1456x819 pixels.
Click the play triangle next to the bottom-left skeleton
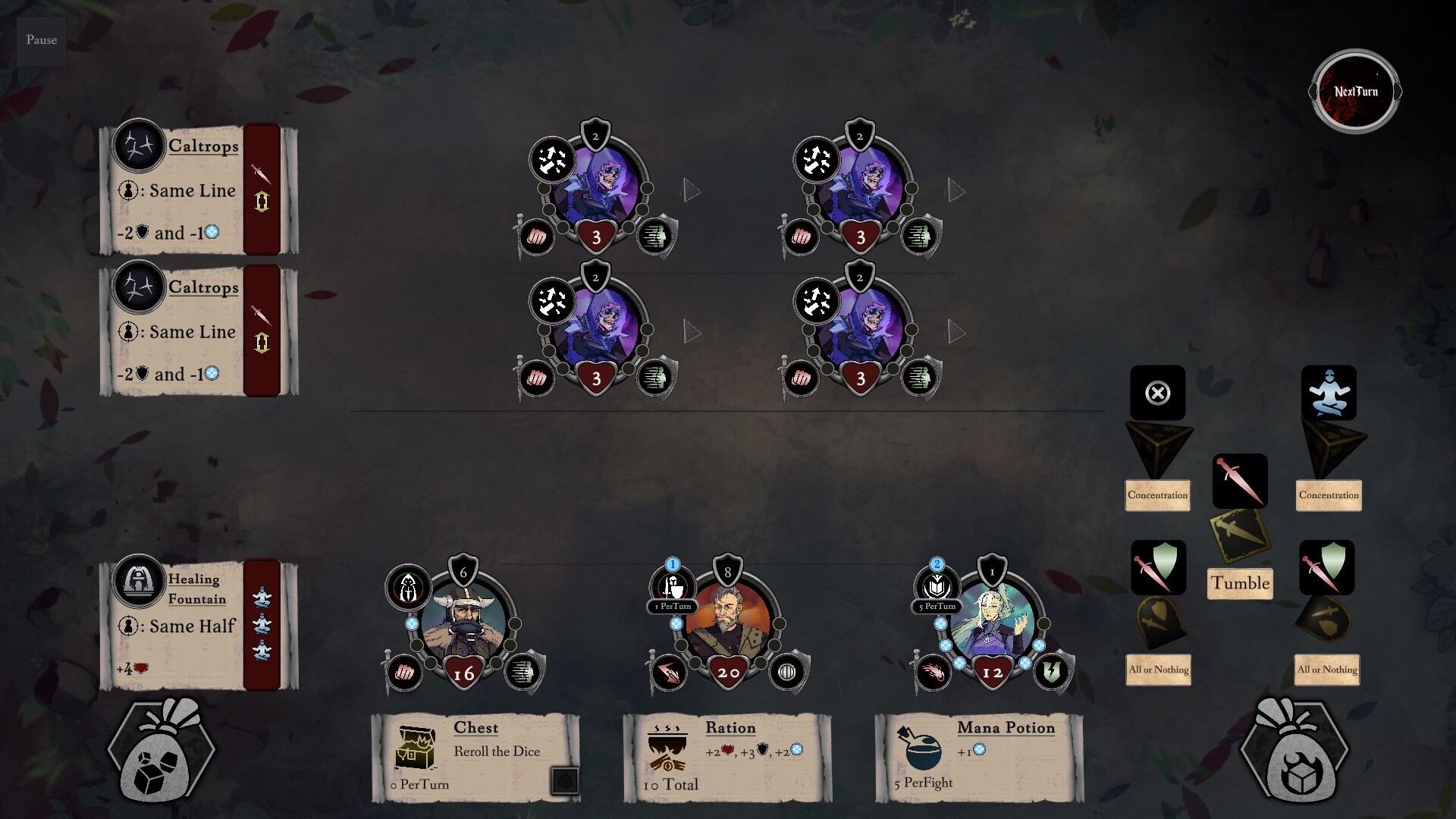(x=689, y=329)
